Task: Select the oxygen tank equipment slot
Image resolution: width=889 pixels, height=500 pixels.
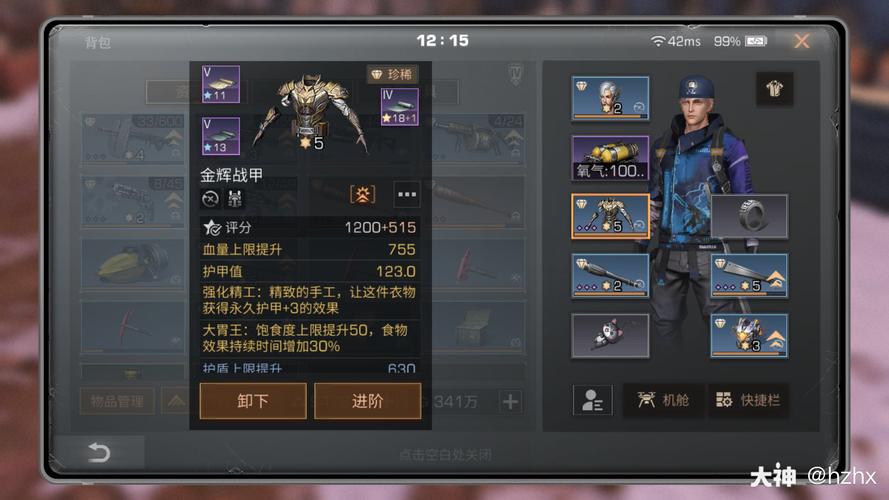Action: coord(610,158)
